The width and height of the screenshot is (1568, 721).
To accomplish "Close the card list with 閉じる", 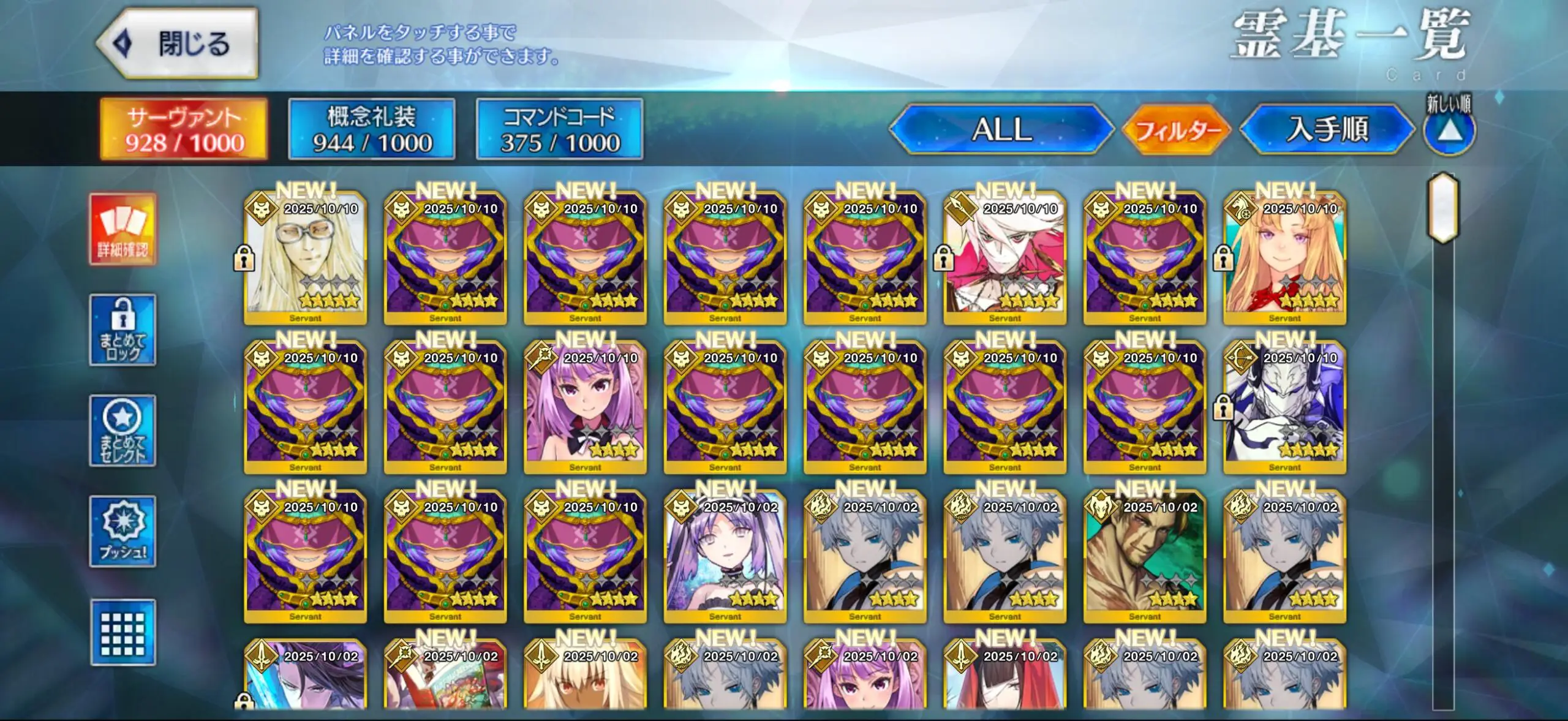I will pyautogui.click(x=178, y=44).
